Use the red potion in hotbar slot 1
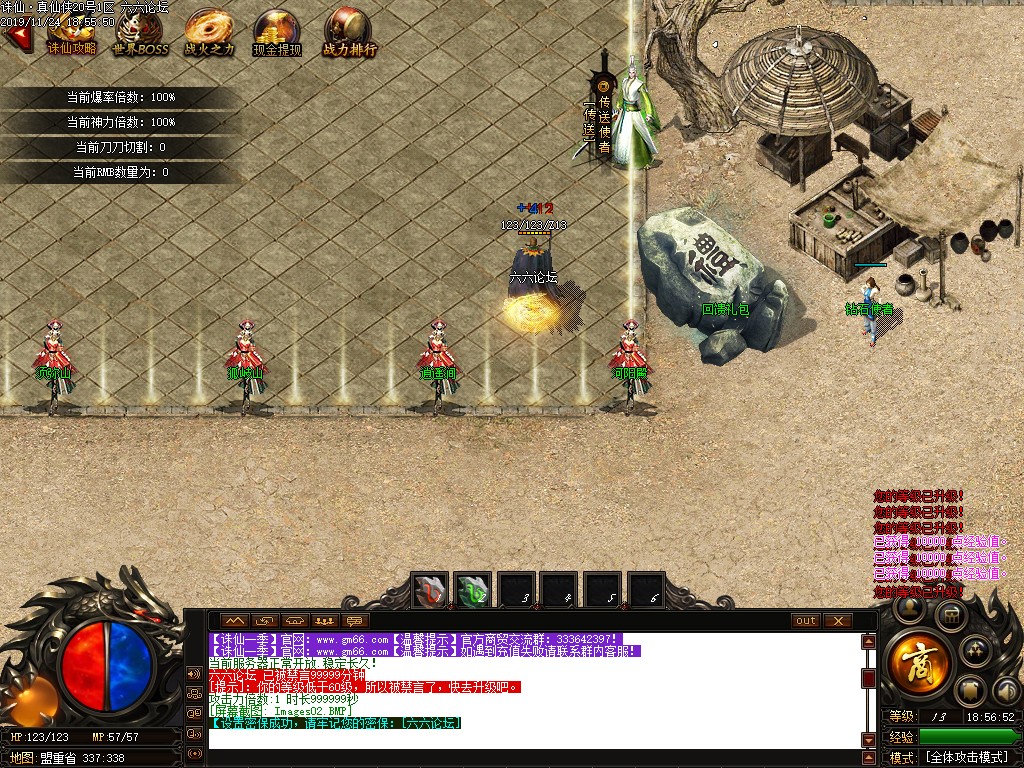The image size is (1024, 768). [431, 590]
